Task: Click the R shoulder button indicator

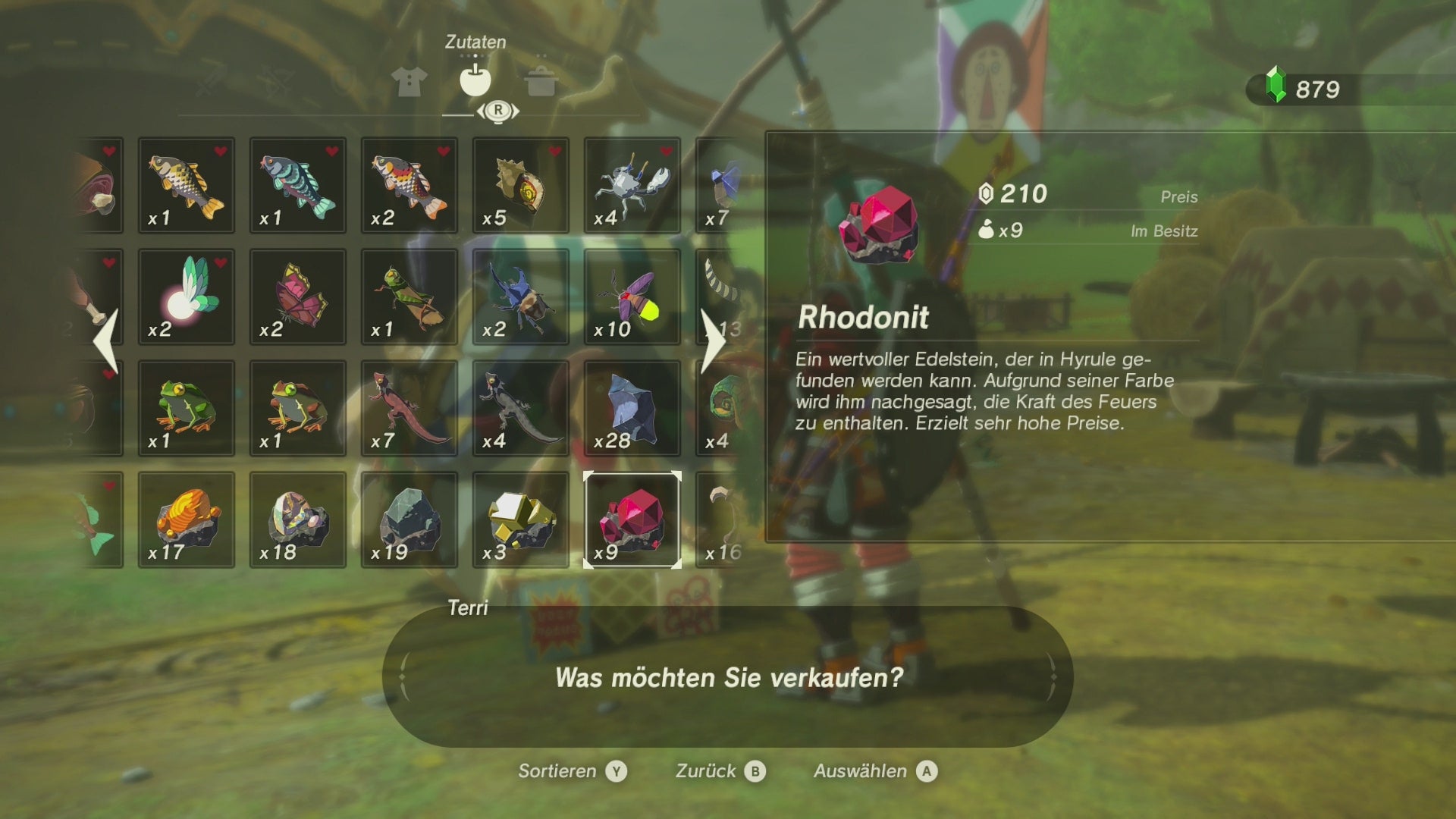Action: (497, 109)
